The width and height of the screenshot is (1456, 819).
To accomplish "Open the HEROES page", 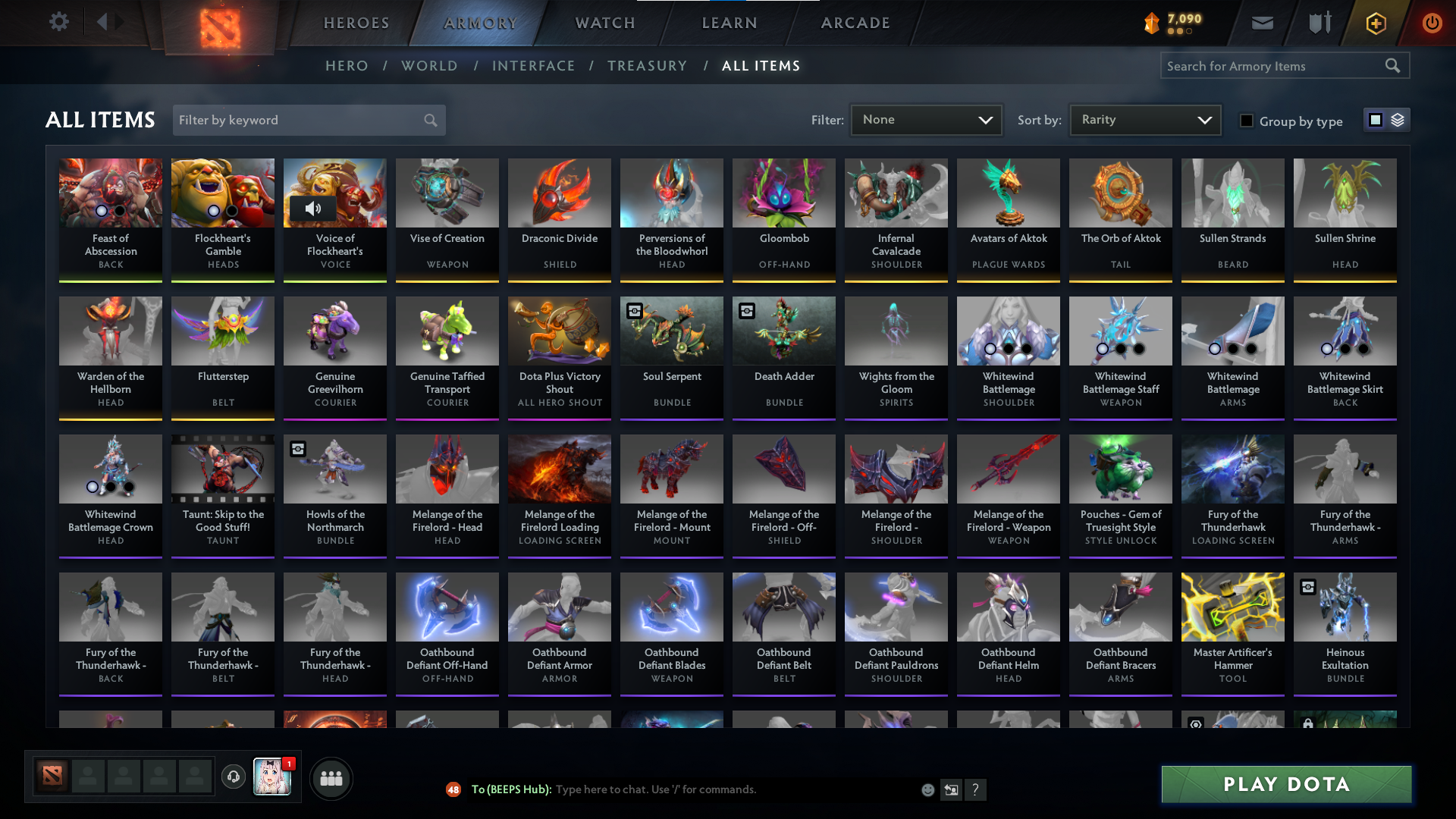I will [356, 23].
